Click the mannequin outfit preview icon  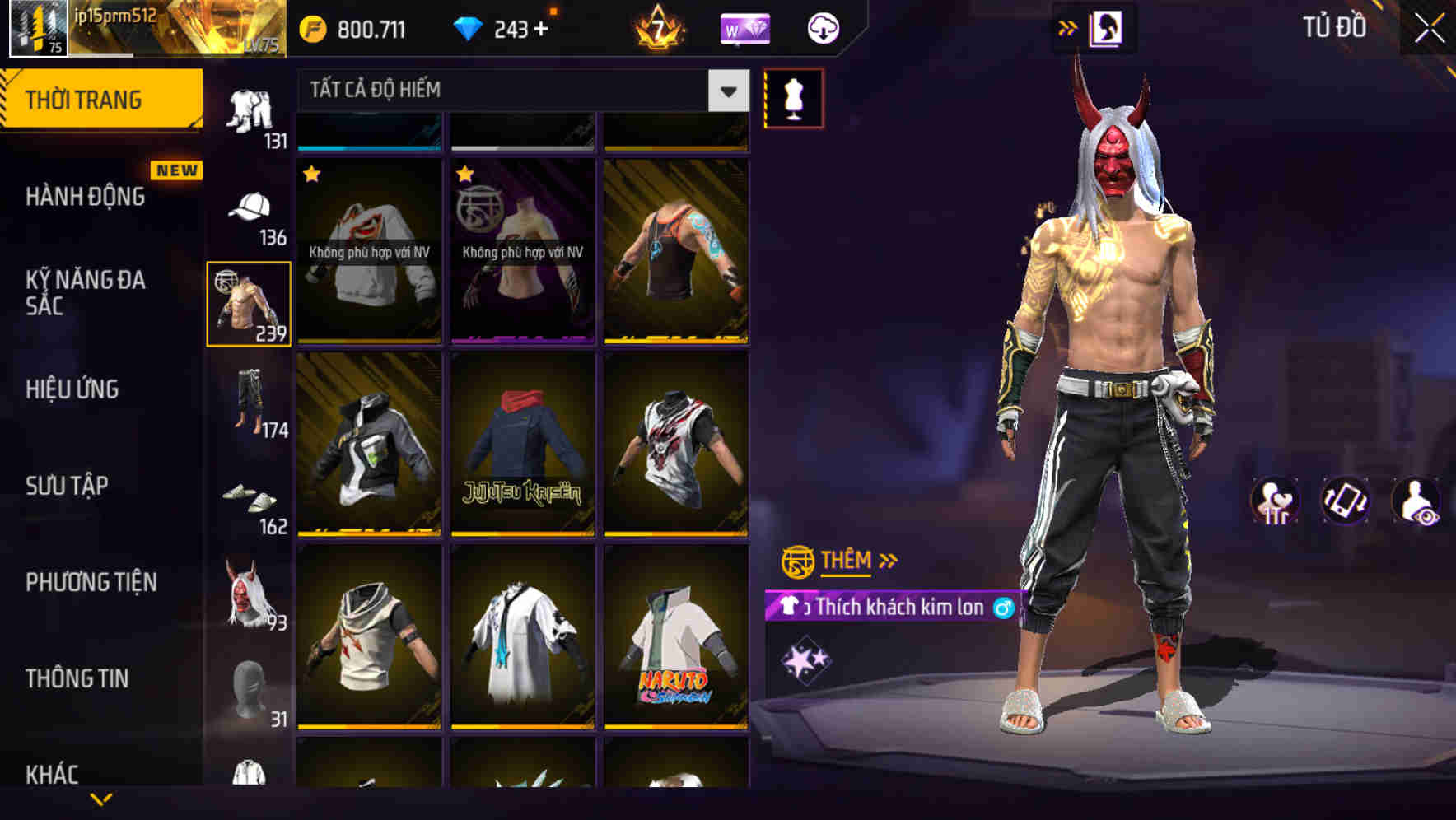[793, 100]
